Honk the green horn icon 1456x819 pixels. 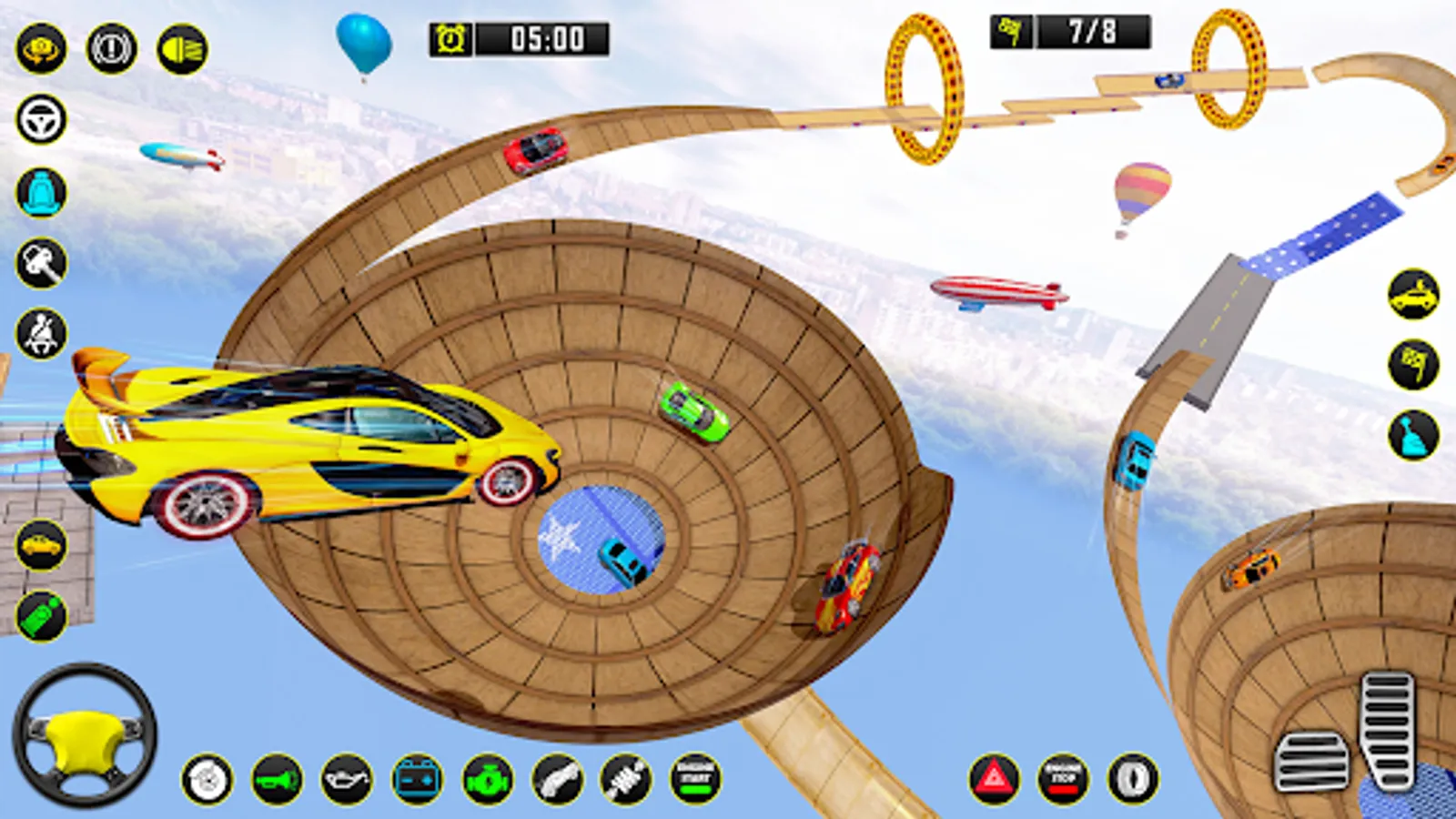tap(278, 780)
